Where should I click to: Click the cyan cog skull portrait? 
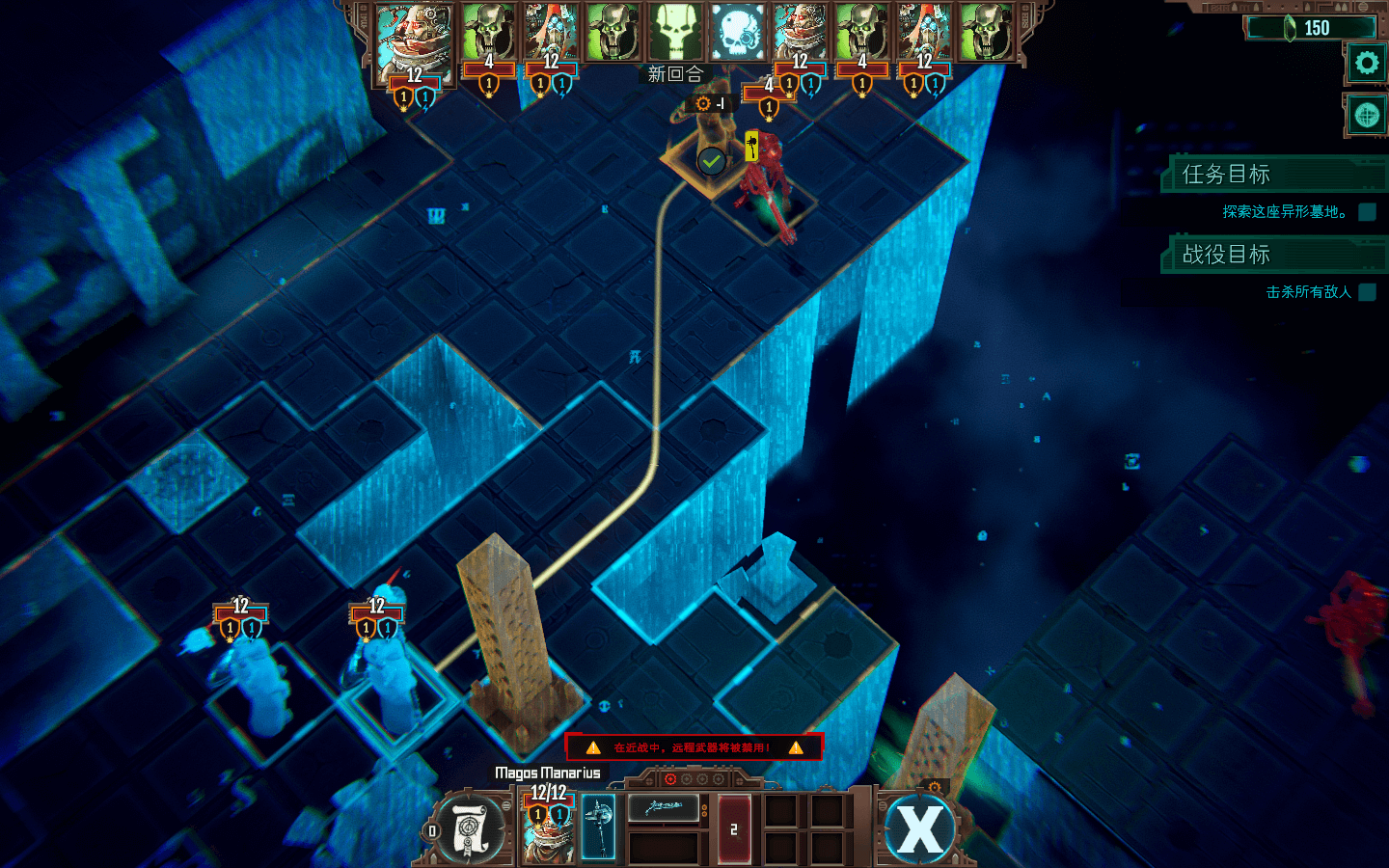738,33
